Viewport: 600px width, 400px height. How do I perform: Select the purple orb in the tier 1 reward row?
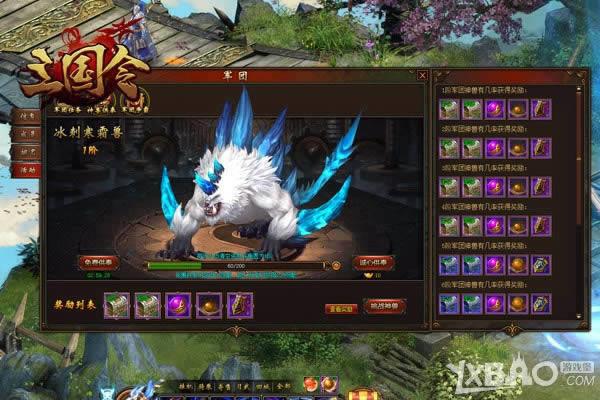(494, 109)
